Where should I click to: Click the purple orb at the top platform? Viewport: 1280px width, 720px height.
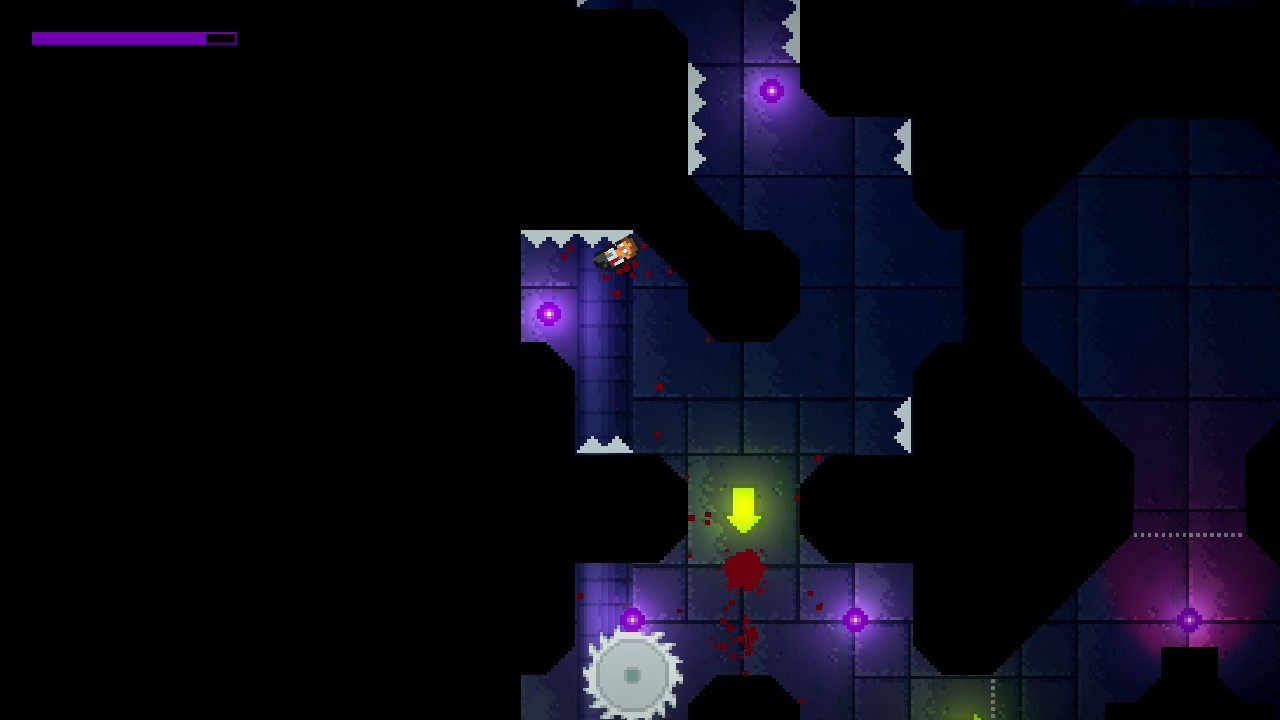pos(769,92)
